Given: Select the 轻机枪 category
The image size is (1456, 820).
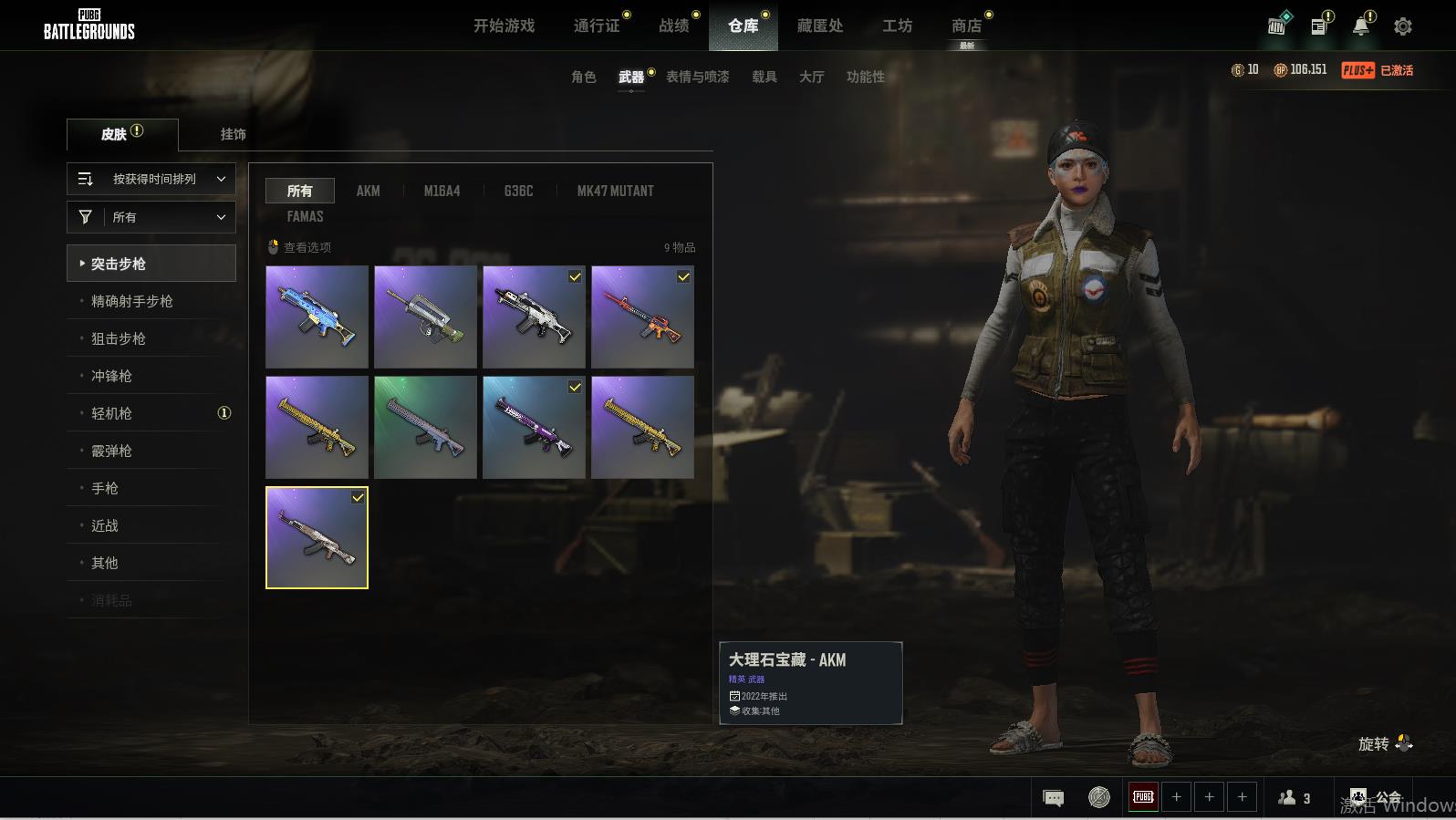Looking at the screenshot, I should 111,413.
